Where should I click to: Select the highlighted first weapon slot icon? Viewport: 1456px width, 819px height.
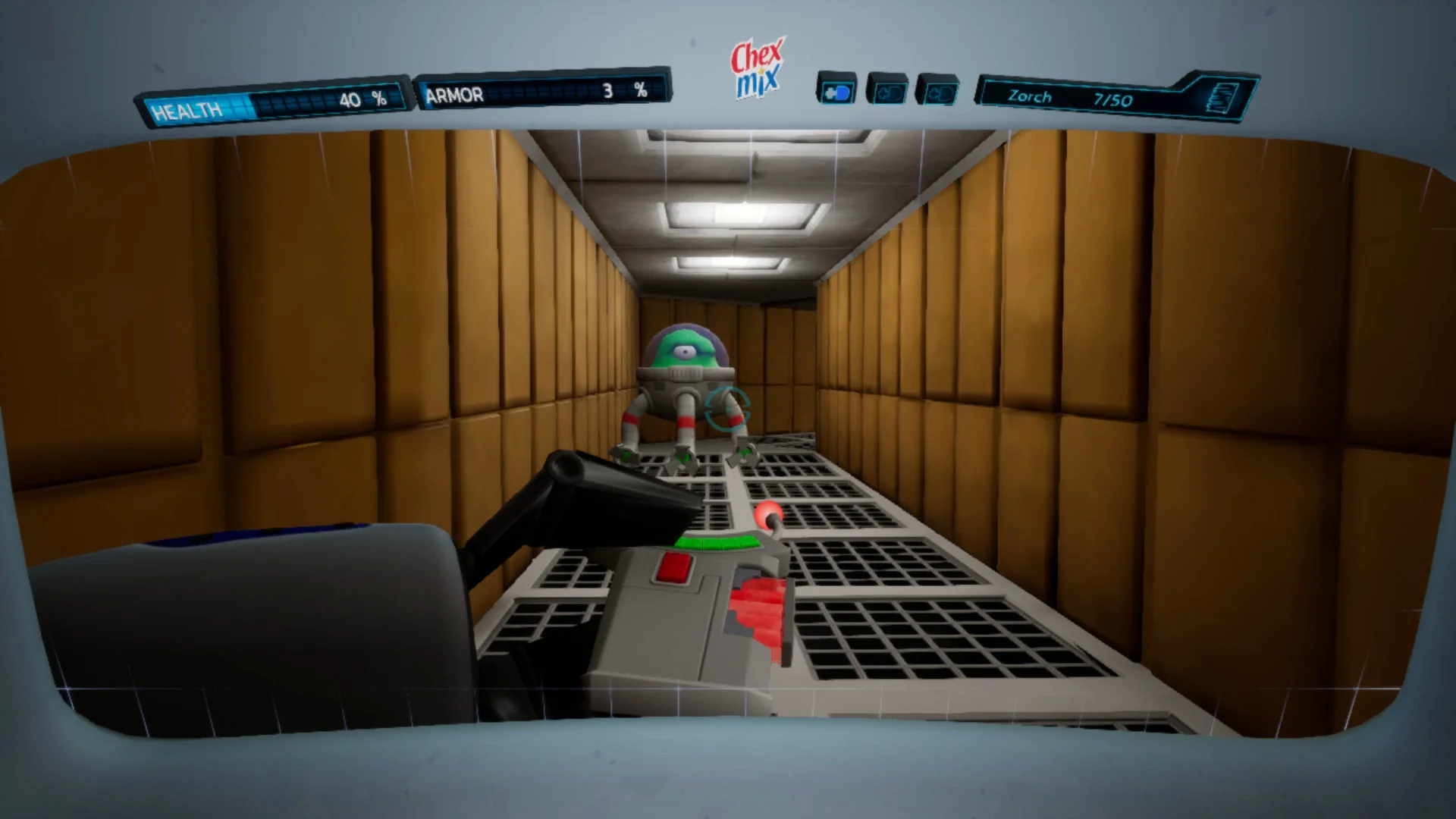839,91
